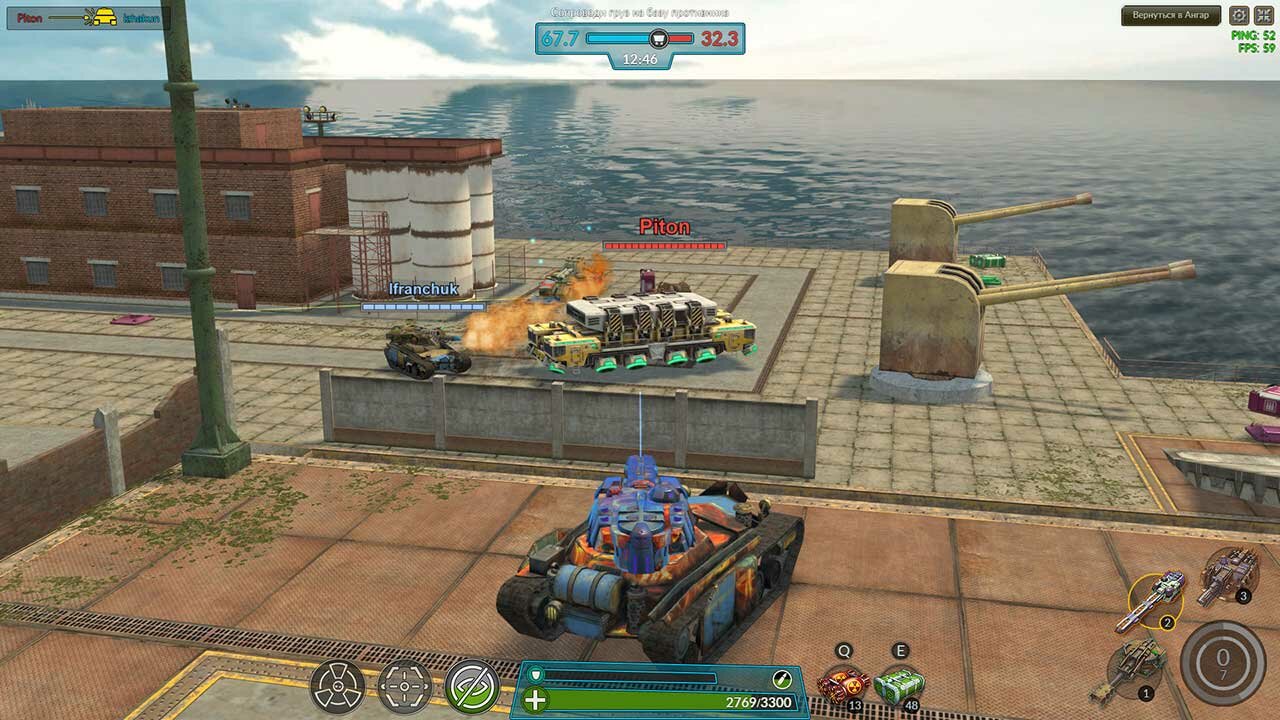
Task: Toggle fullscreen with the arrows icon
Action: coord(1262,15)
